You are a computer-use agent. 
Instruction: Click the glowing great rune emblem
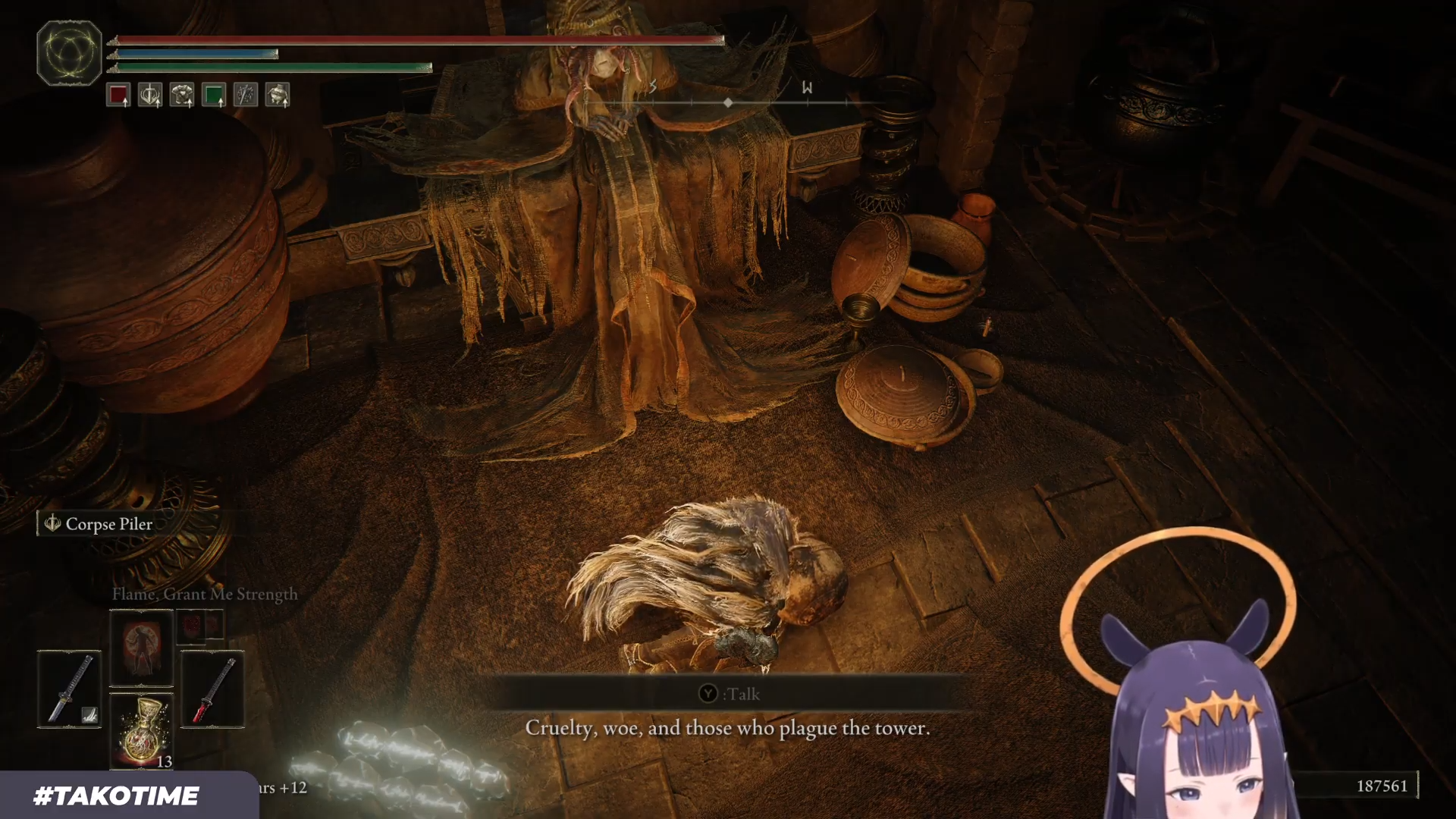click(x=69, y=53)
